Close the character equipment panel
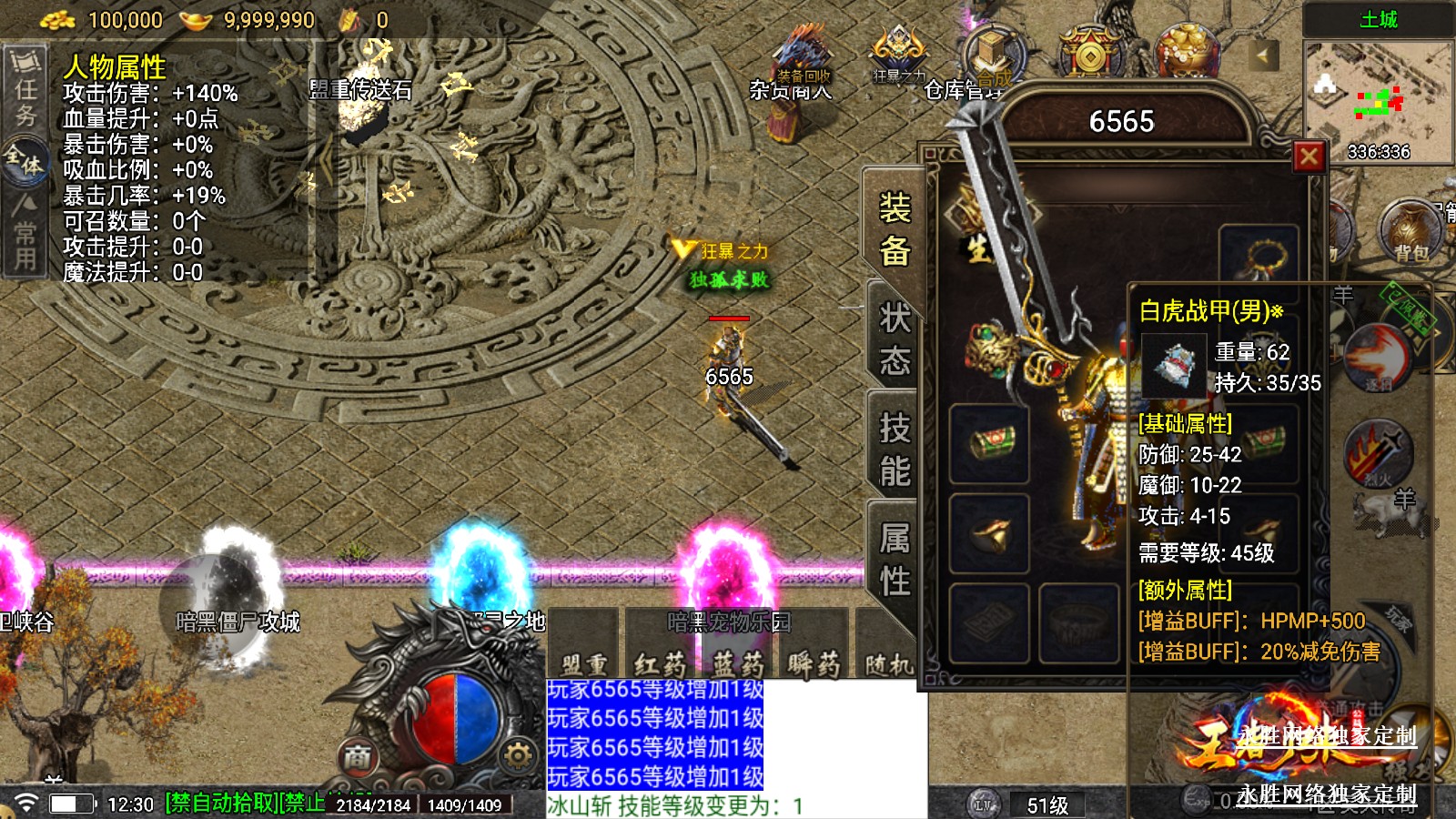This screenshot has height=819, width=1456. tap(1309, 157)
